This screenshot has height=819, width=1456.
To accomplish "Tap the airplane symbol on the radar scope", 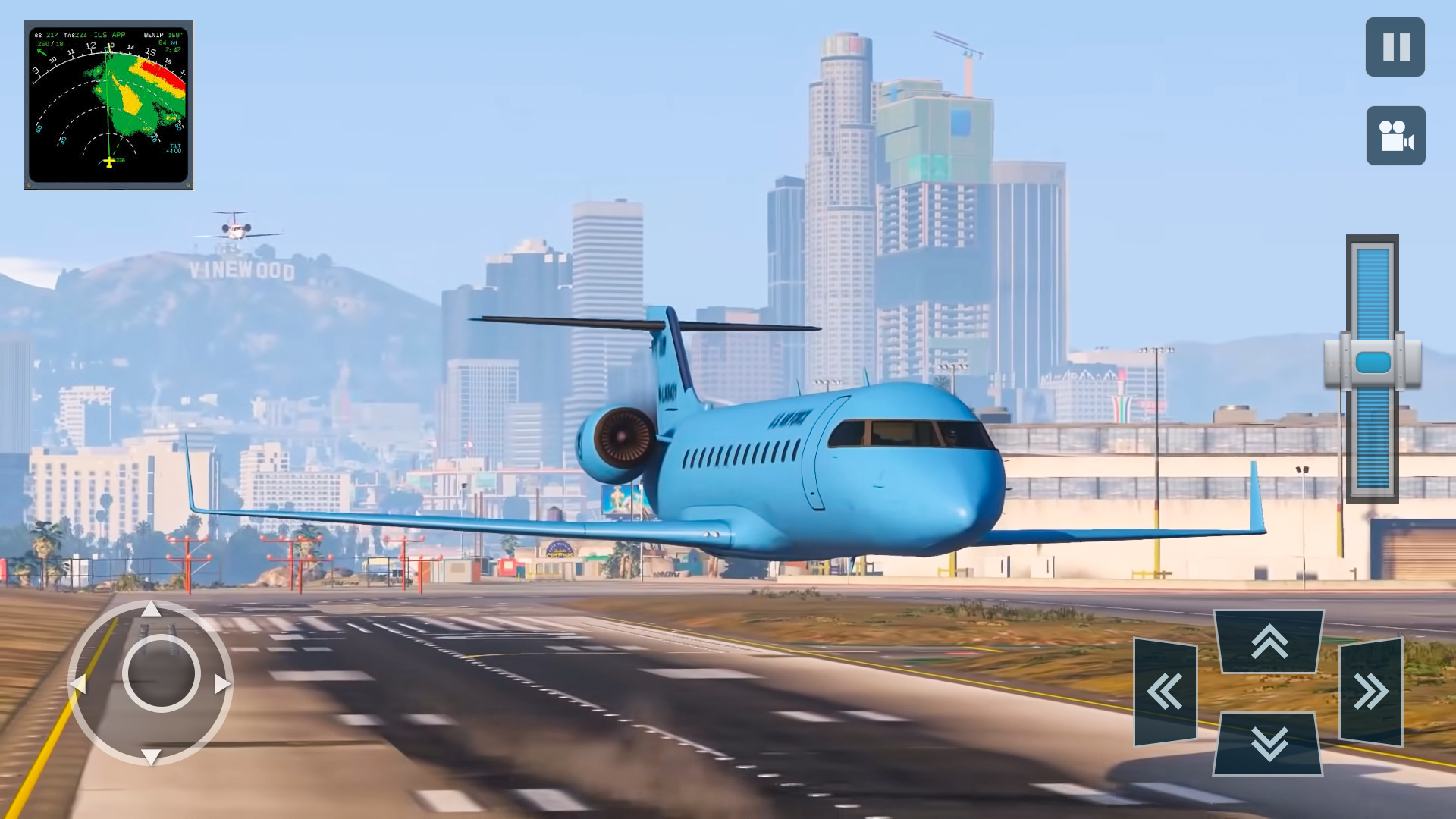I will [x=110, y=162].
